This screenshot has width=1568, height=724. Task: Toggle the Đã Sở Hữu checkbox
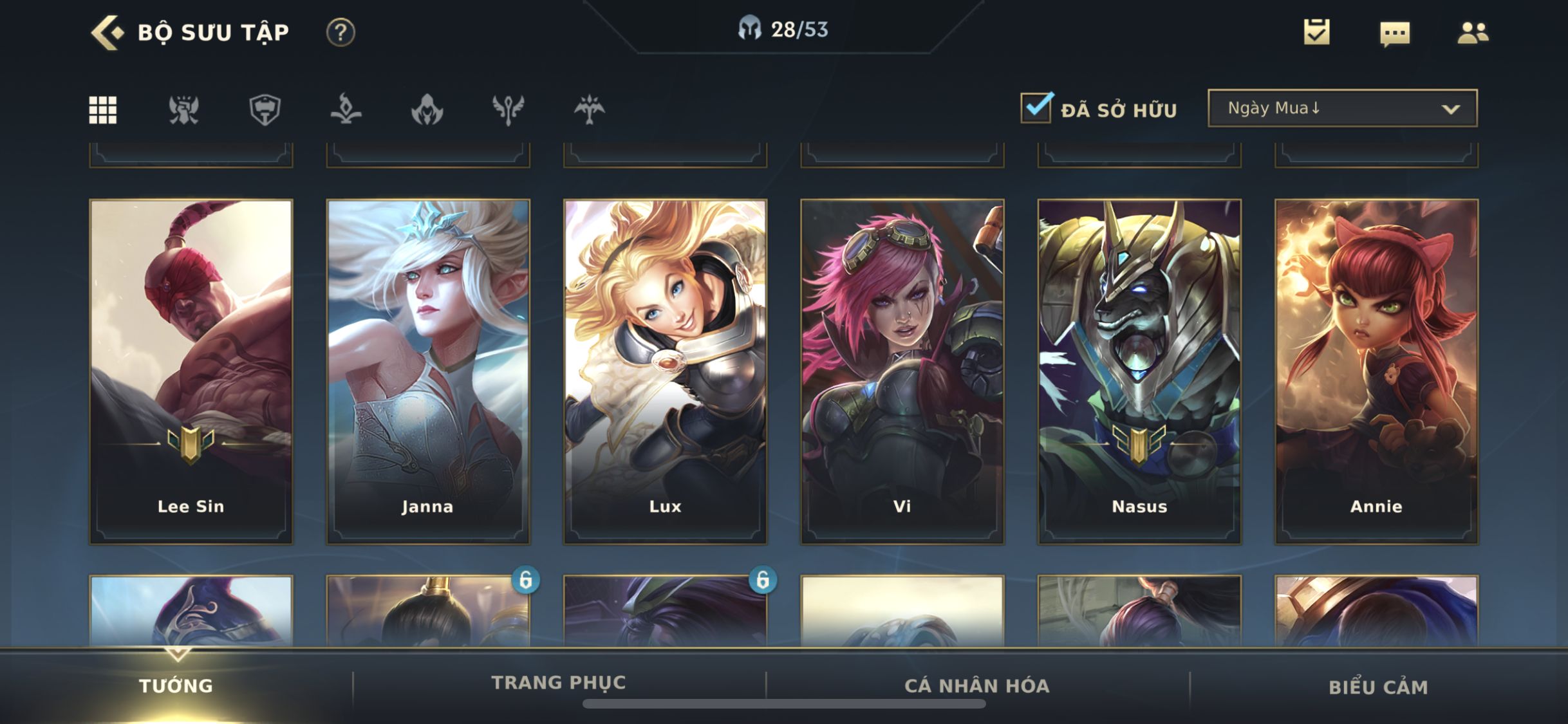[1036, 107]
